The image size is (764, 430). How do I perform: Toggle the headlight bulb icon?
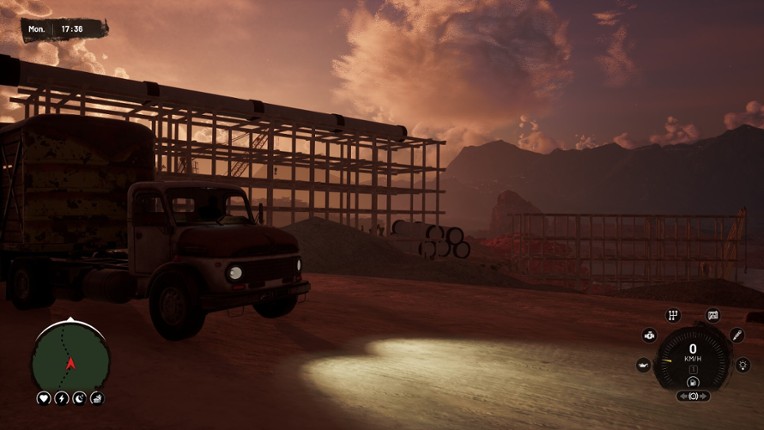(x=742, y=365)
